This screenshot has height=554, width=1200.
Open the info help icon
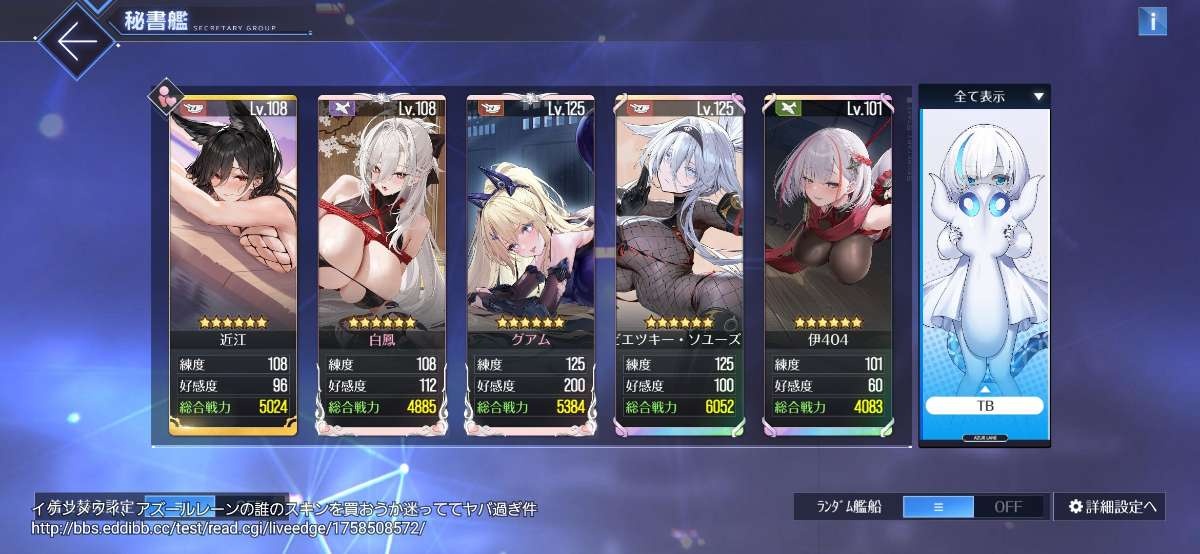coord(1152,21)
